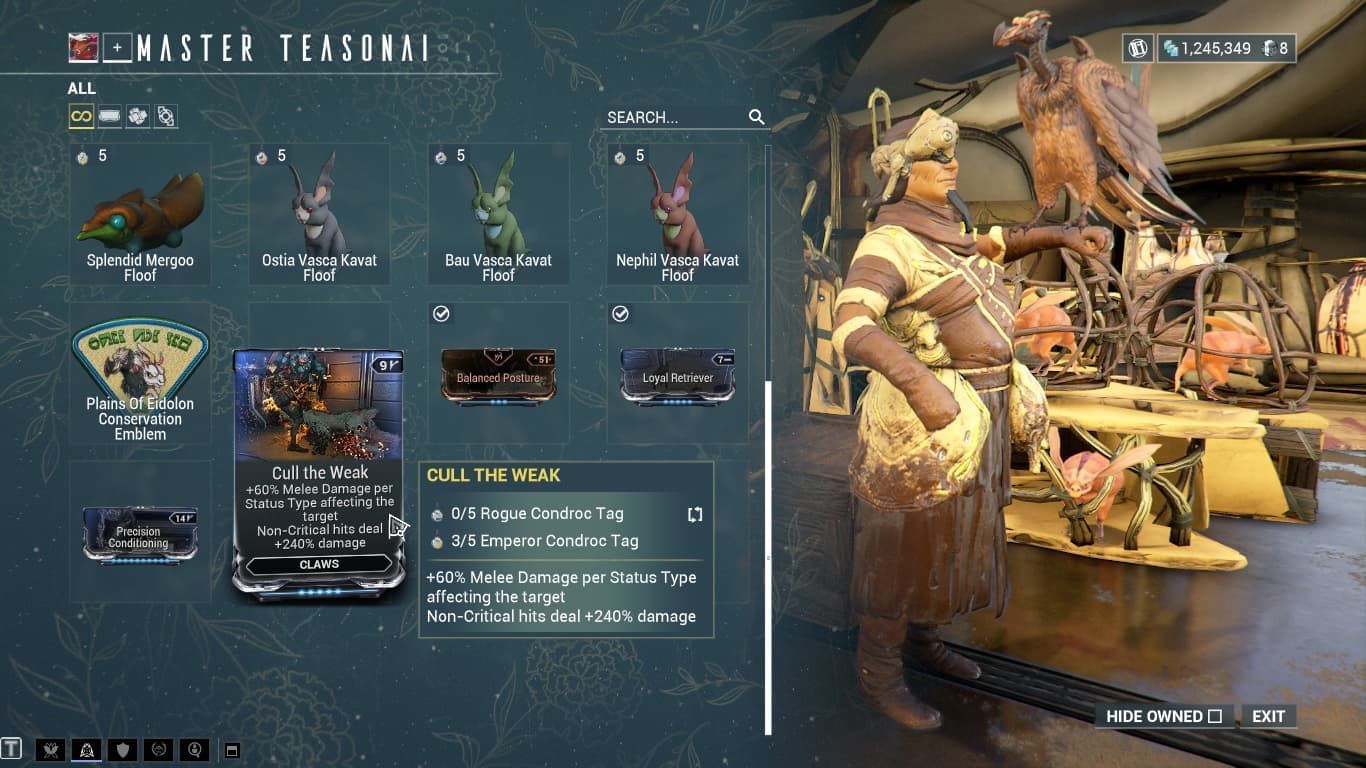Viewport: 1366px width, 768px height.
Task: Open chat using the T icon
Action: [11, 748]
